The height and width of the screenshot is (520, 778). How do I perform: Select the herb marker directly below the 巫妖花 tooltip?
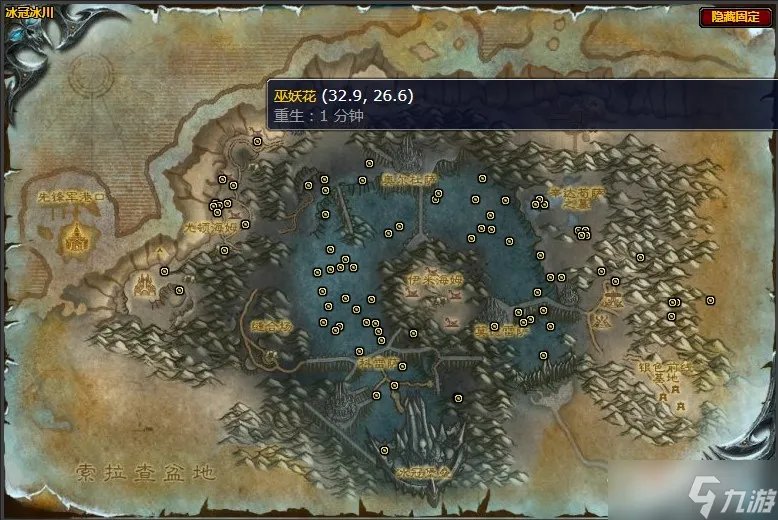258,143
